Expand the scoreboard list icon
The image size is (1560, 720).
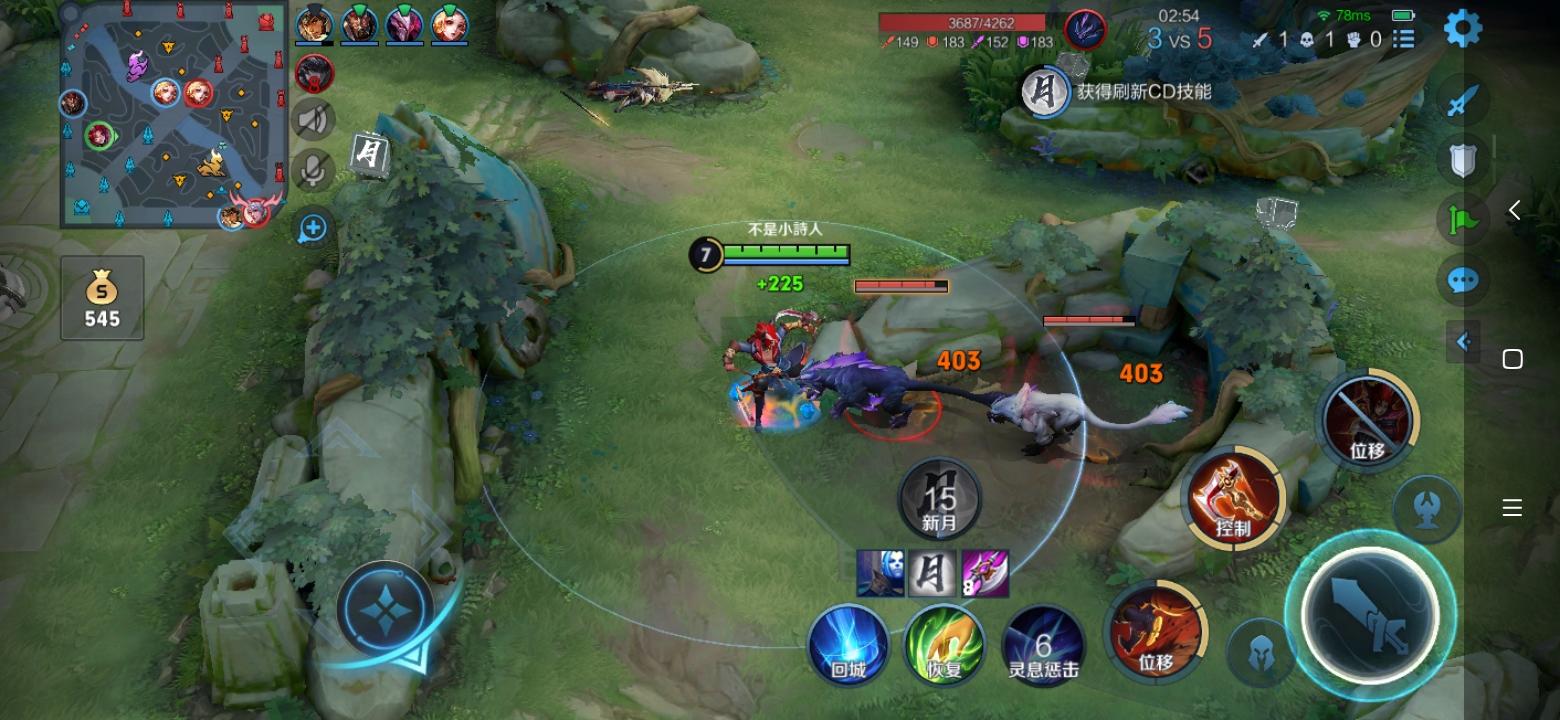pos(1402,40)
